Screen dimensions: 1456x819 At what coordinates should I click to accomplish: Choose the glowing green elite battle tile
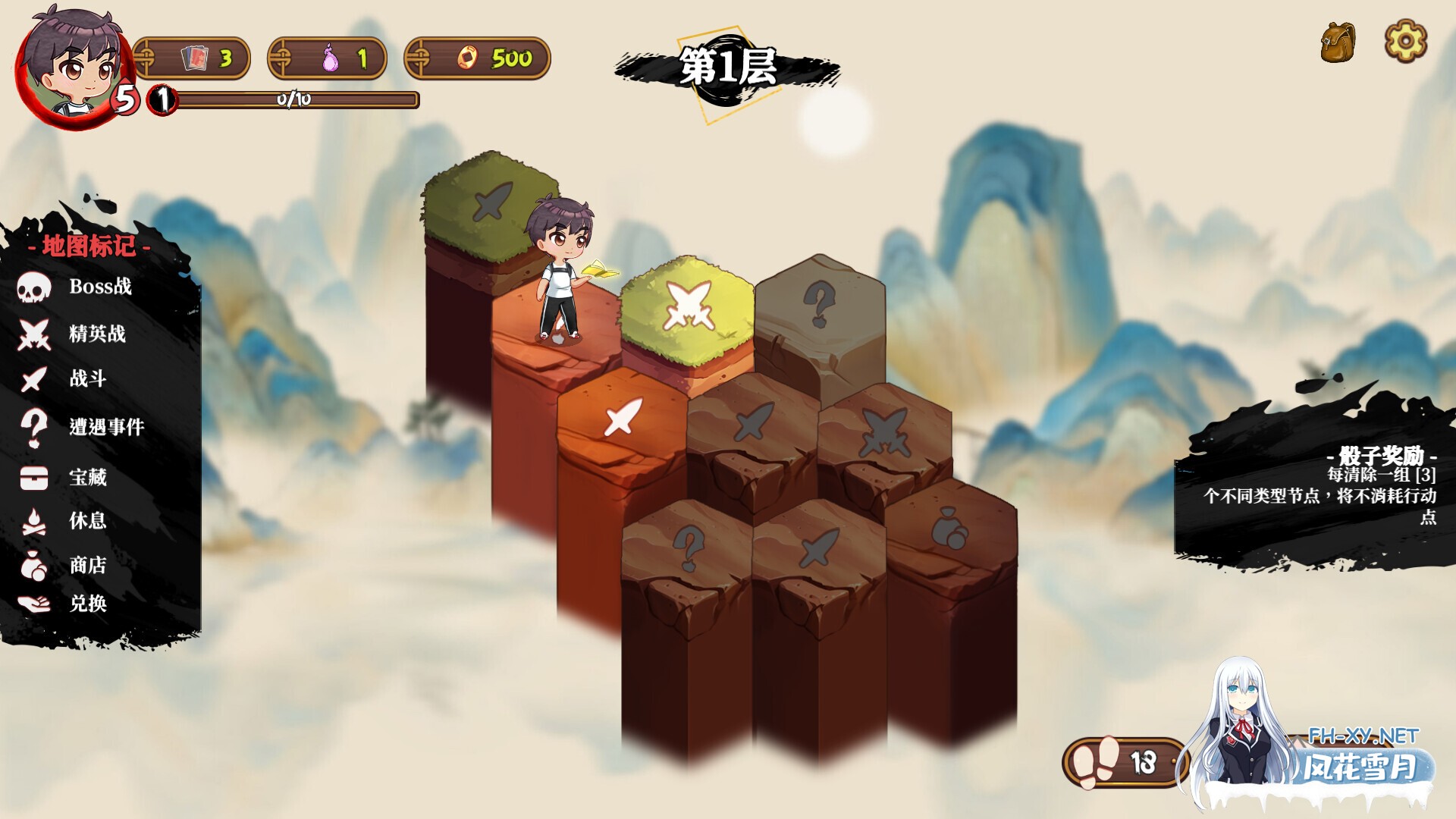(x=689, y=307)
